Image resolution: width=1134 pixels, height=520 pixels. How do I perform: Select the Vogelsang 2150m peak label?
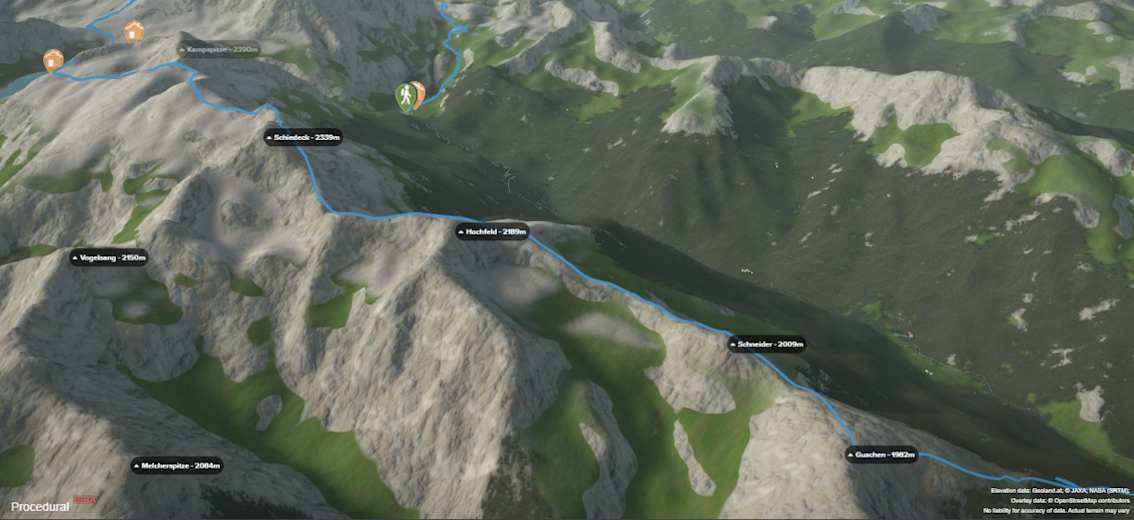(109, 258)
